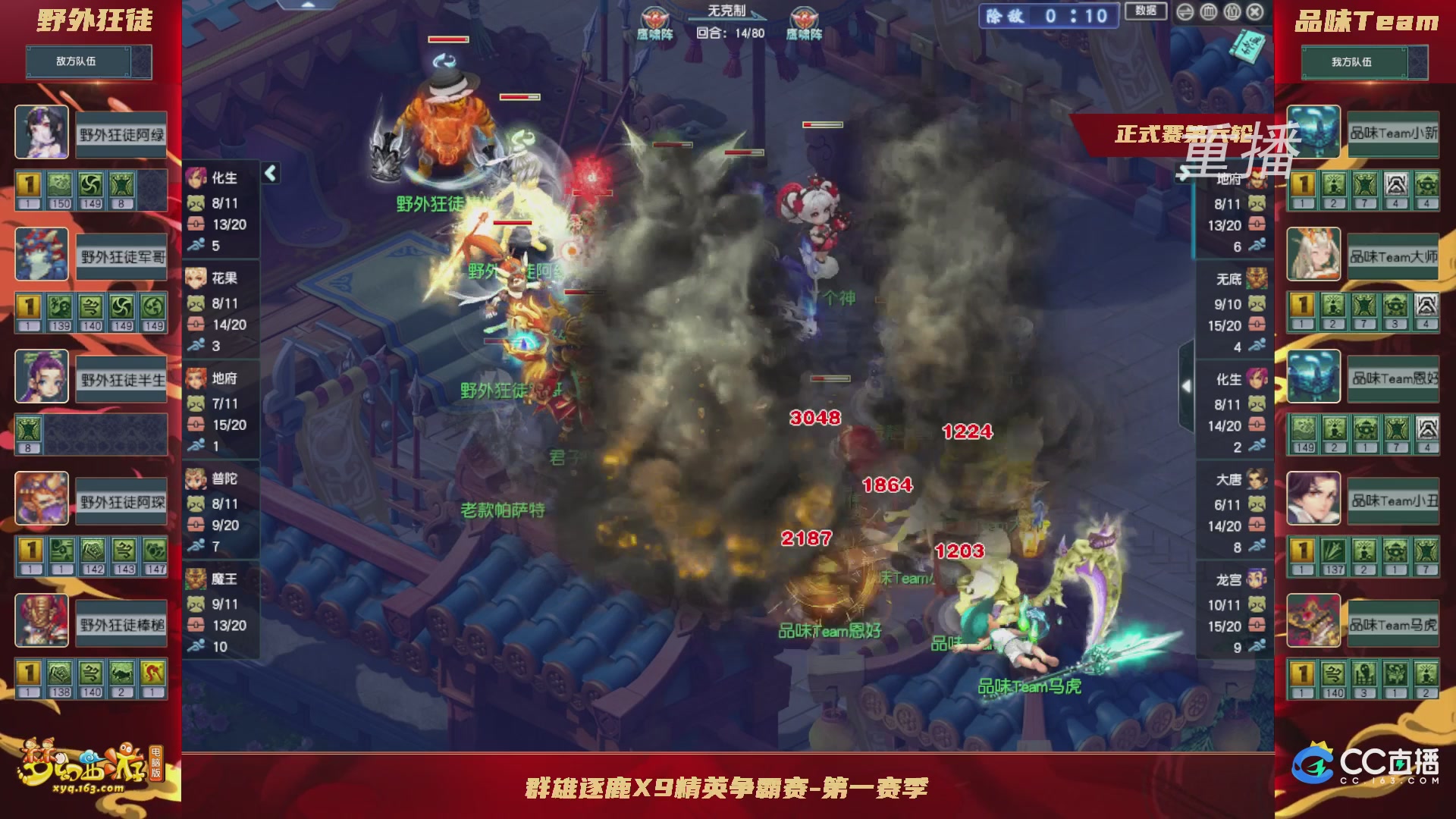The image size is (1456, 819).
Task: Toggle the speed buff icon under 品味Team小新
Action: coord(1333,184)
